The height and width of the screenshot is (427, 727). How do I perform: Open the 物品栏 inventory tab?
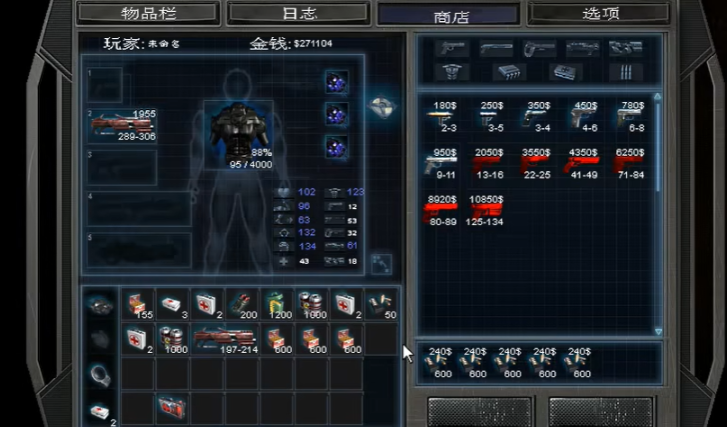pos(148,13)
